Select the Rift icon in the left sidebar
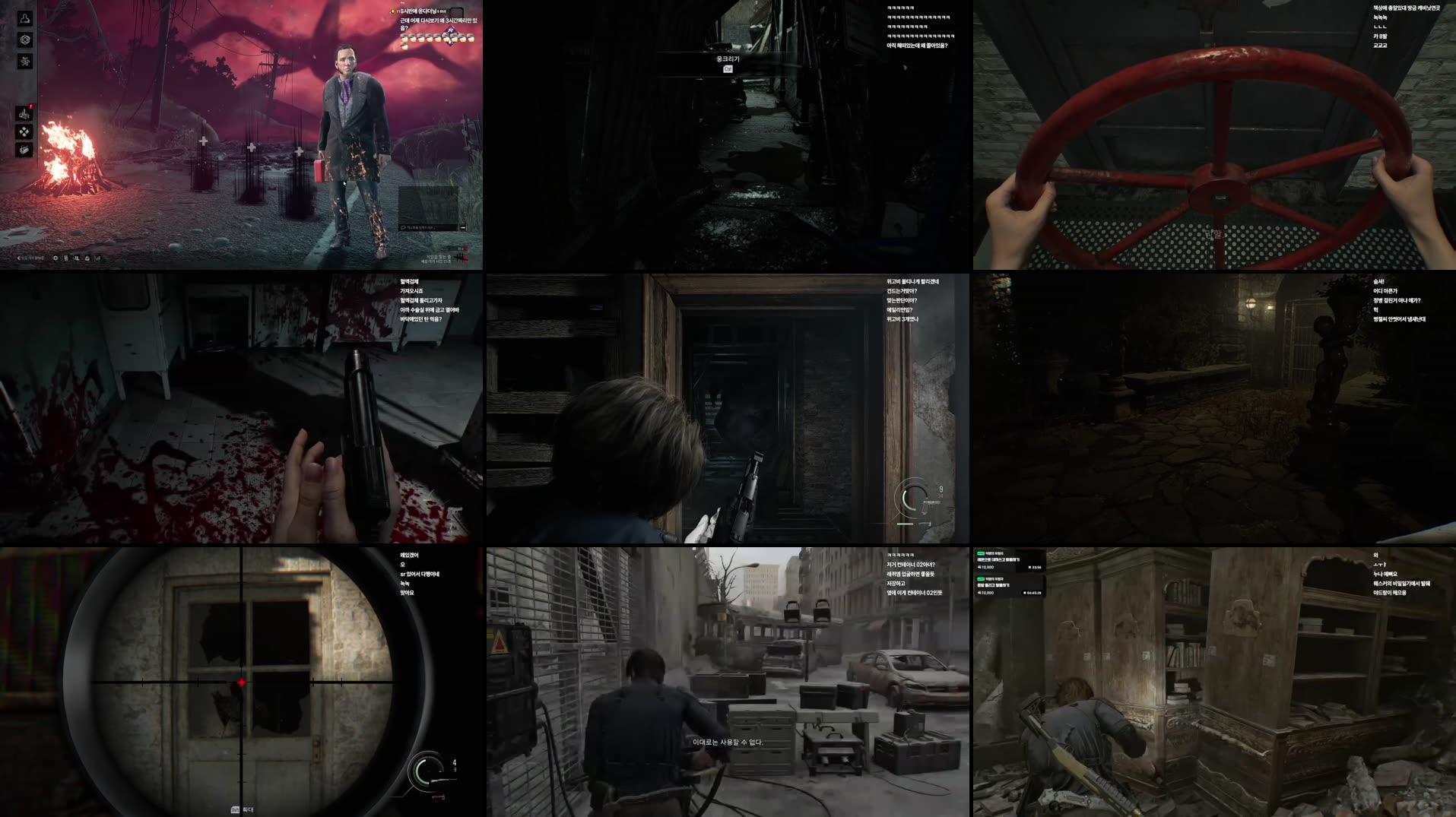The height and width of the screenshot is (817, 1456). click(25, 40)
